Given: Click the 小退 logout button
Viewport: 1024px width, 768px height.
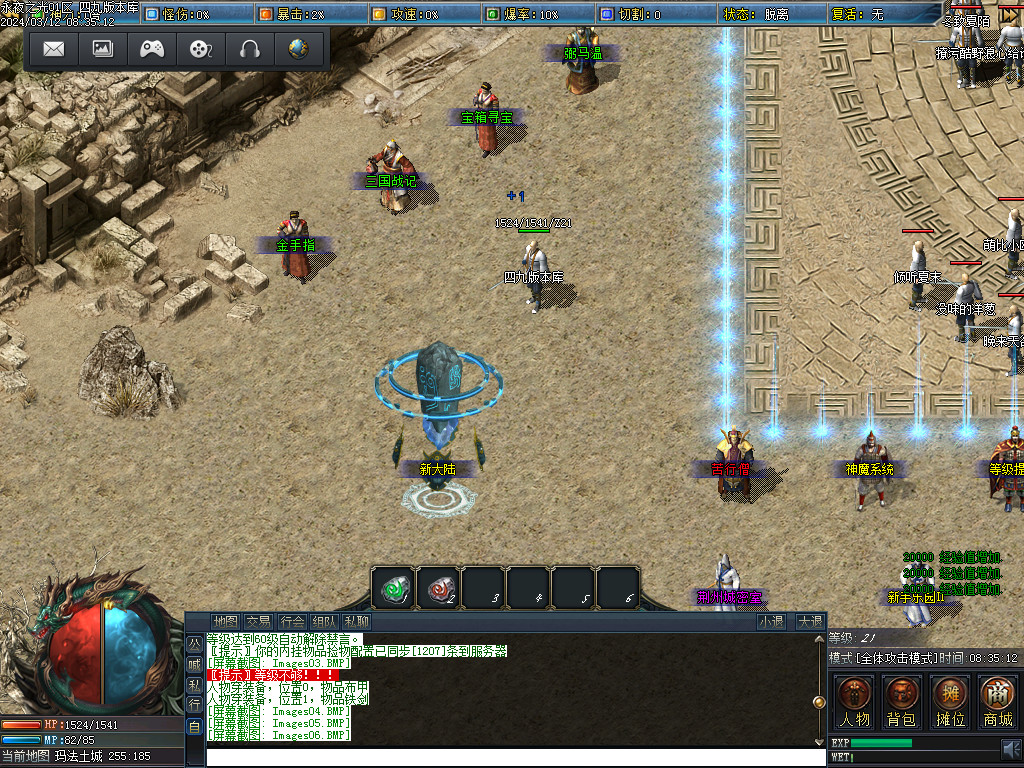Looking at the screenshot, I should pyautogui.click(x=770, y=622).
